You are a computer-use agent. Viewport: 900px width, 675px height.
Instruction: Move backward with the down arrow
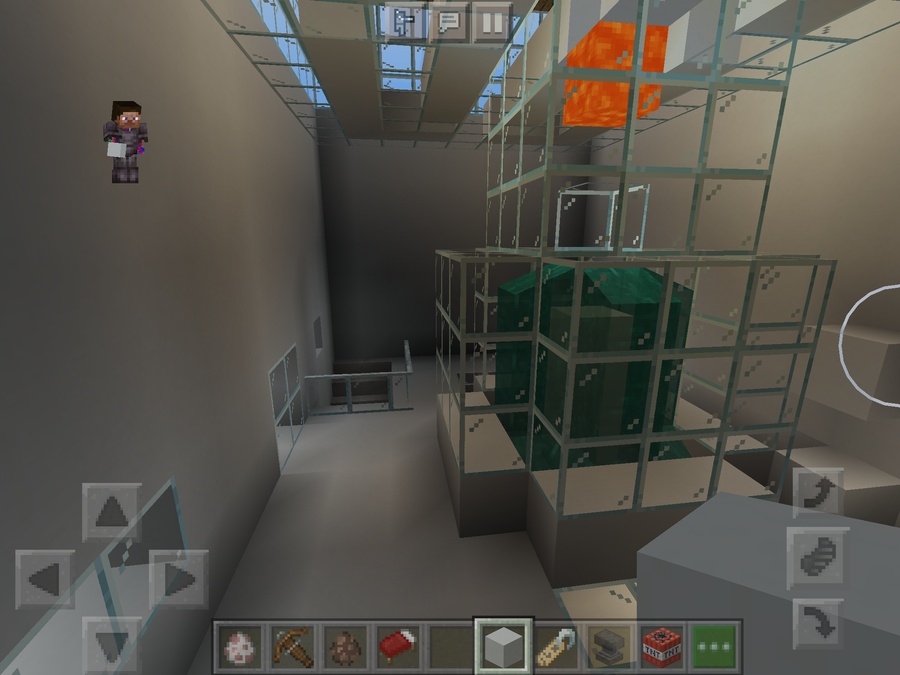click(111, 641)
